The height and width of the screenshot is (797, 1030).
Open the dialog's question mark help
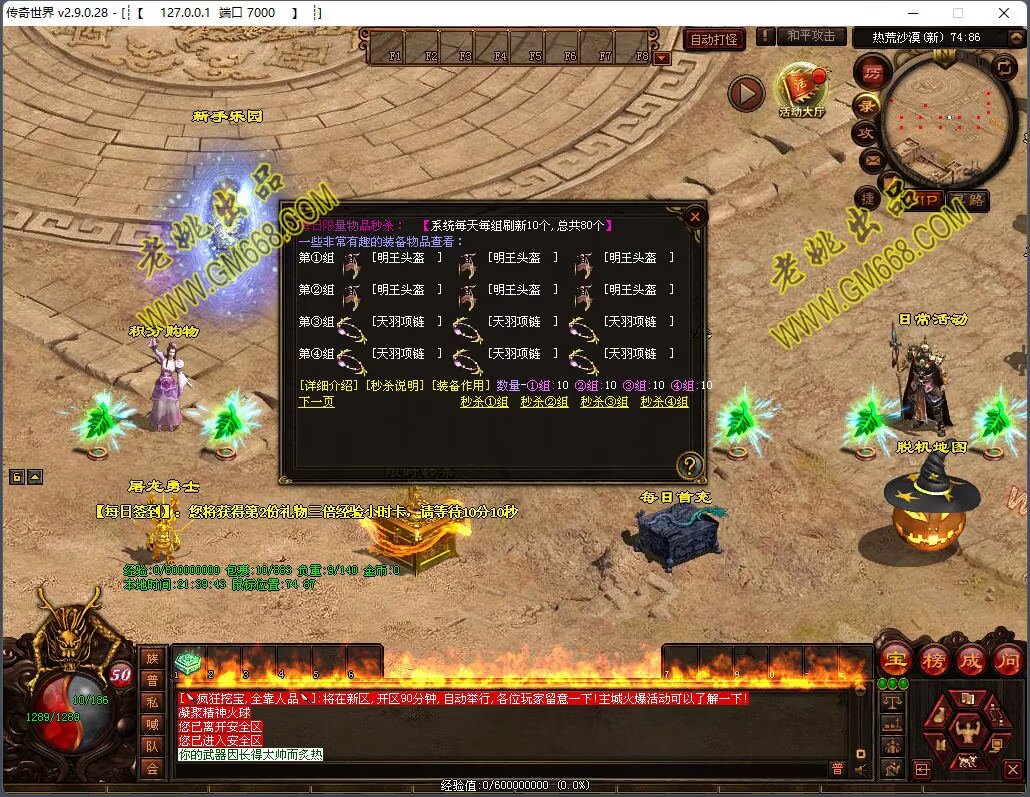[690, 465]
